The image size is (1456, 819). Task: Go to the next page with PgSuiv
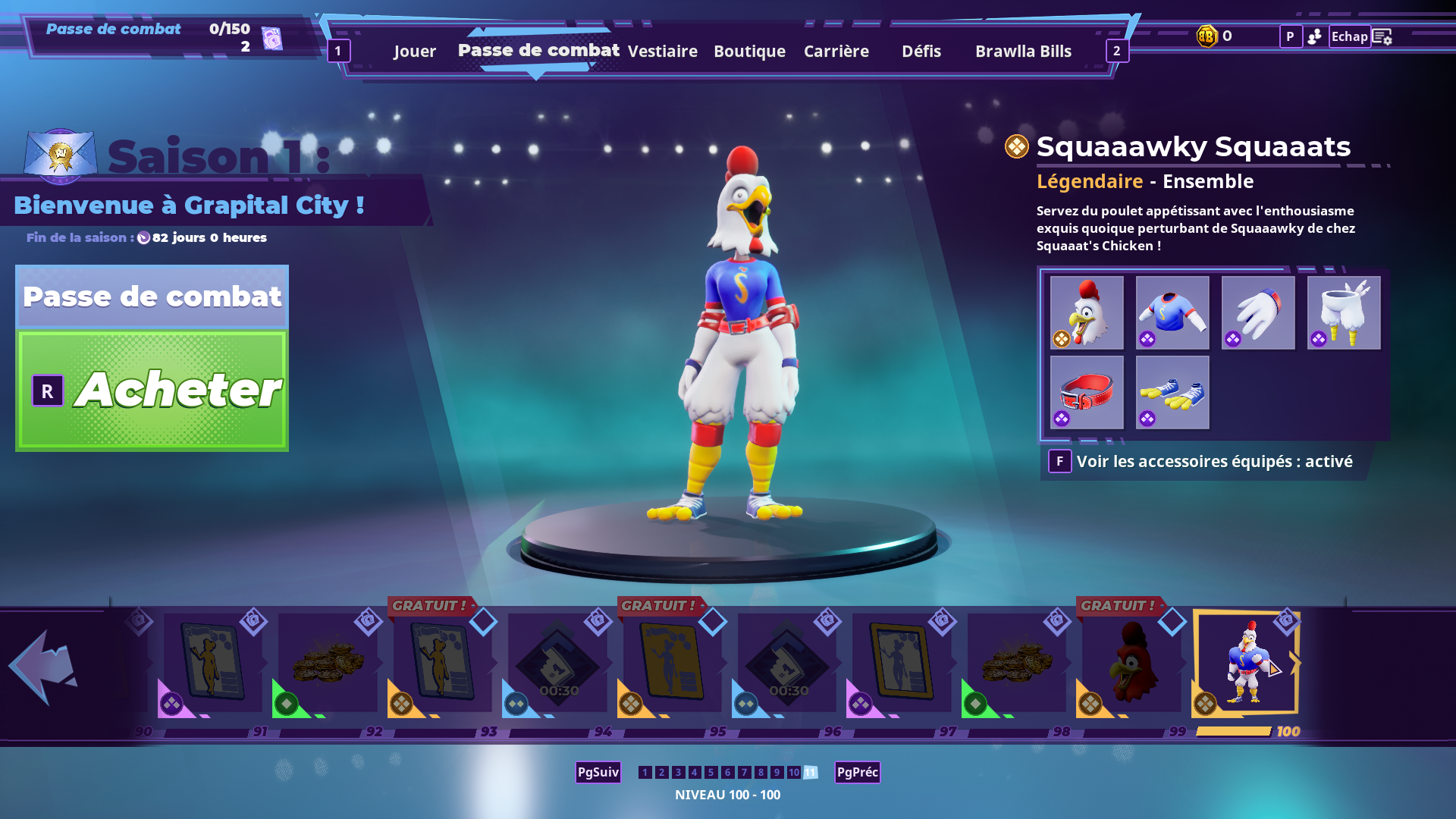[x=598, y=772]
